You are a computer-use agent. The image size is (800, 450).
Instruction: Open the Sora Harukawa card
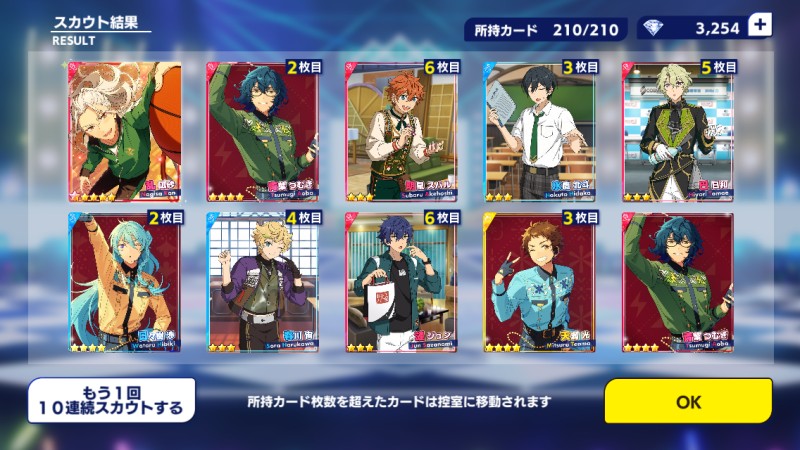[x=263, y=282]
